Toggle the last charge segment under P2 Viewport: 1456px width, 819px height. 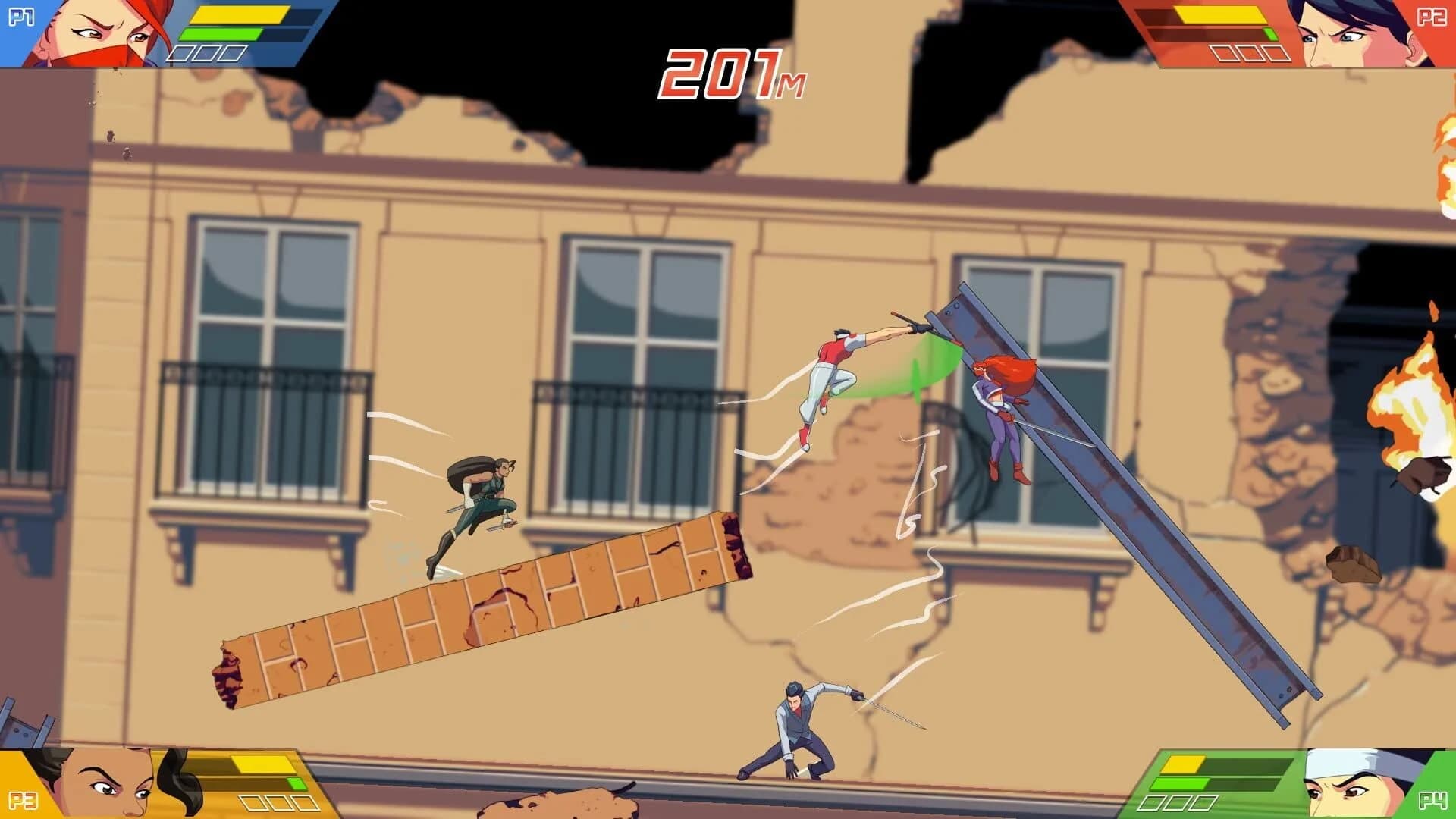1276,54
